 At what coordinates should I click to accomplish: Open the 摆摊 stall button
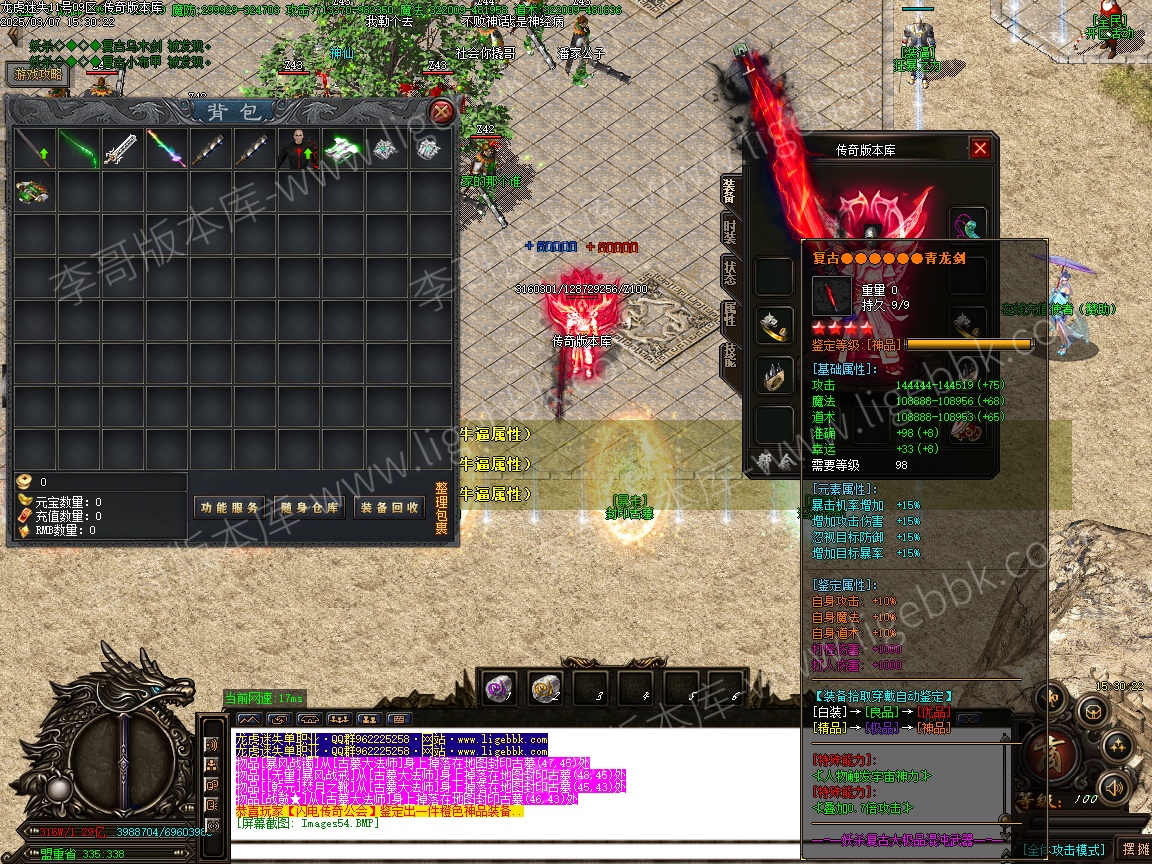[1133, 849]
